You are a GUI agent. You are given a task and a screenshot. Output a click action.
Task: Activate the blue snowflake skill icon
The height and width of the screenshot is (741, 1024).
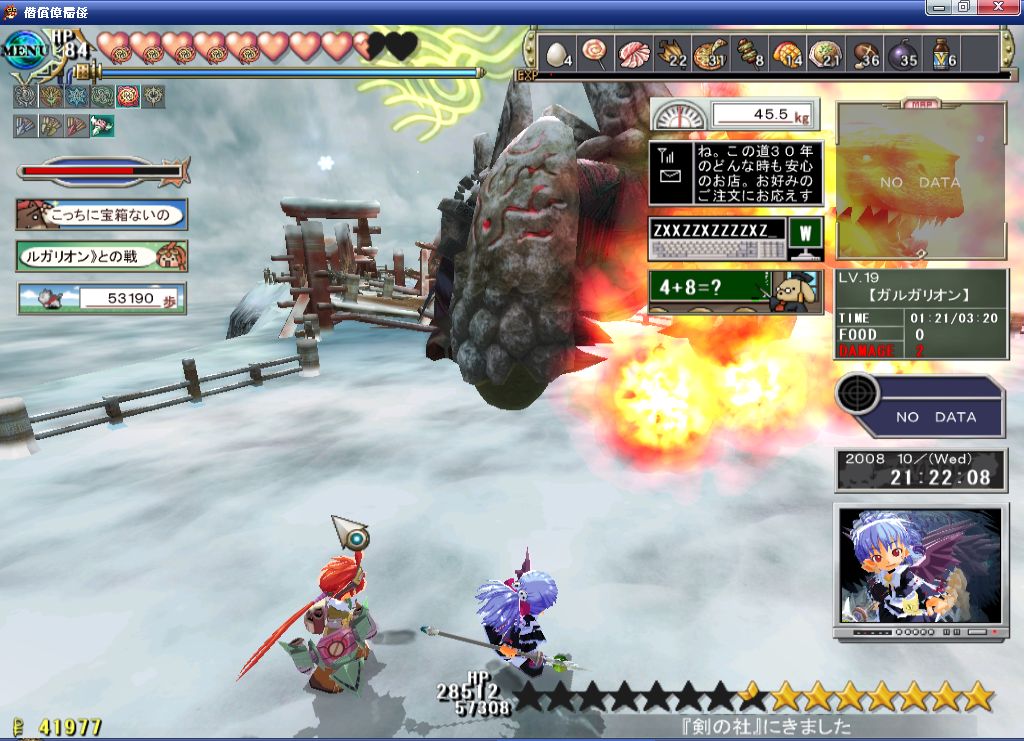75,96
